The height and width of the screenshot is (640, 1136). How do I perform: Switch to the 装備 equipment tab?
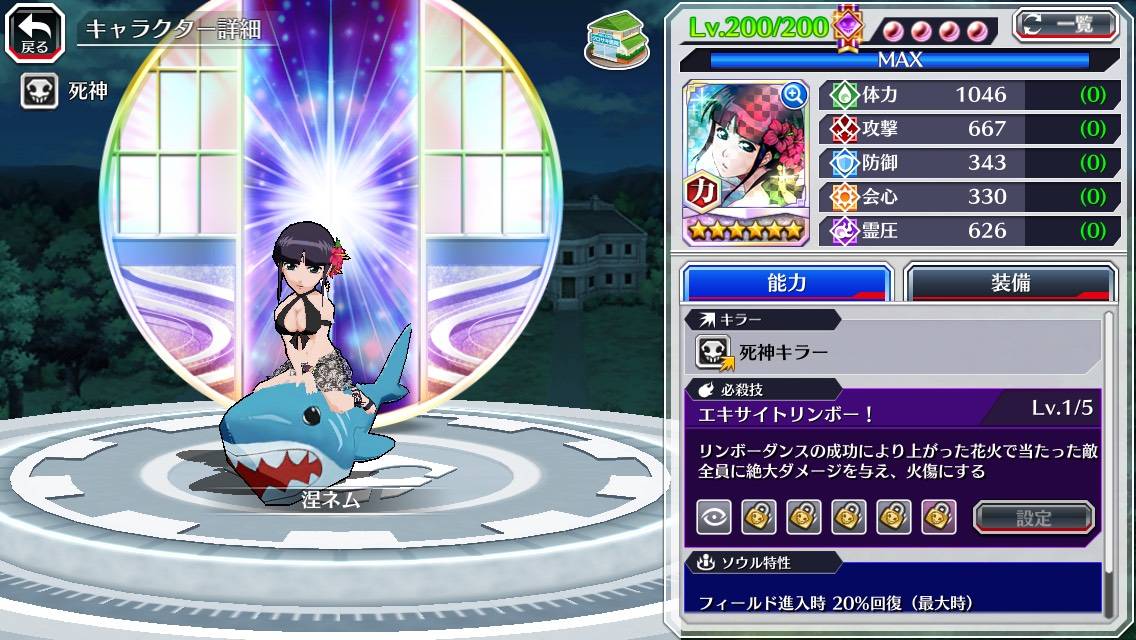point(1010,283)
